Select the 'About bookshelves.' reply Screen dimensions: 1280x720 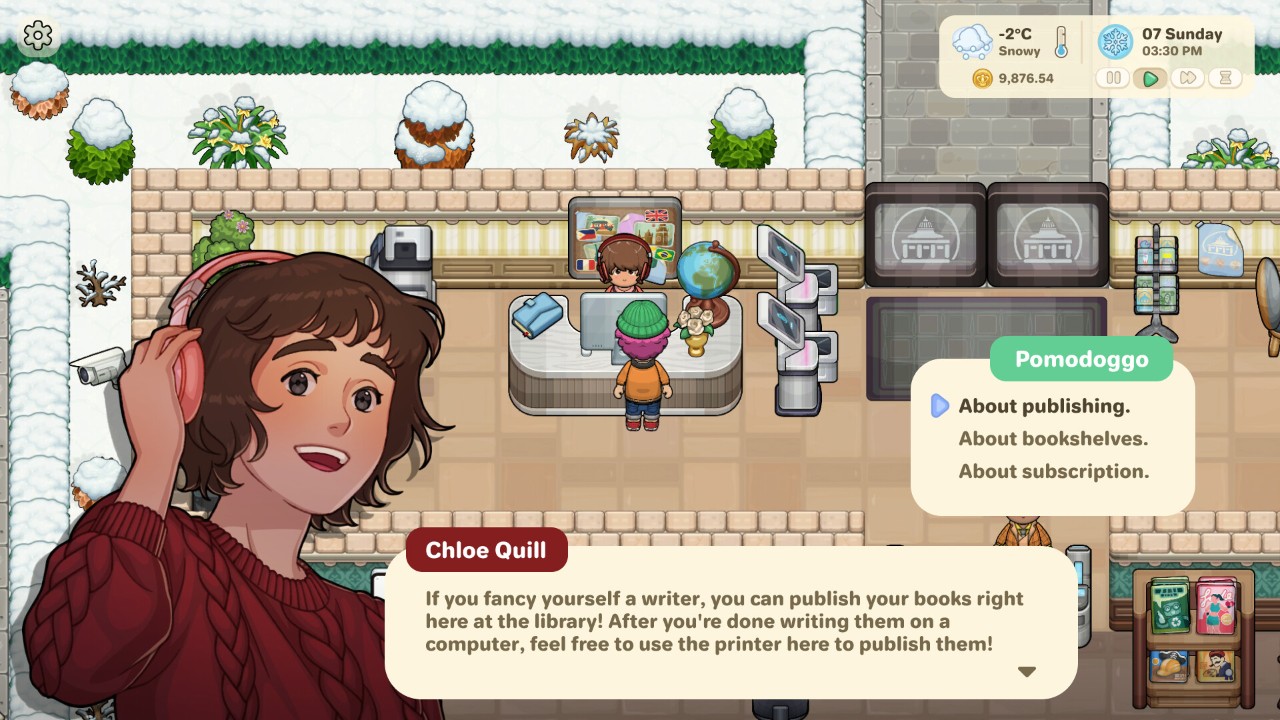(1053, 438)
